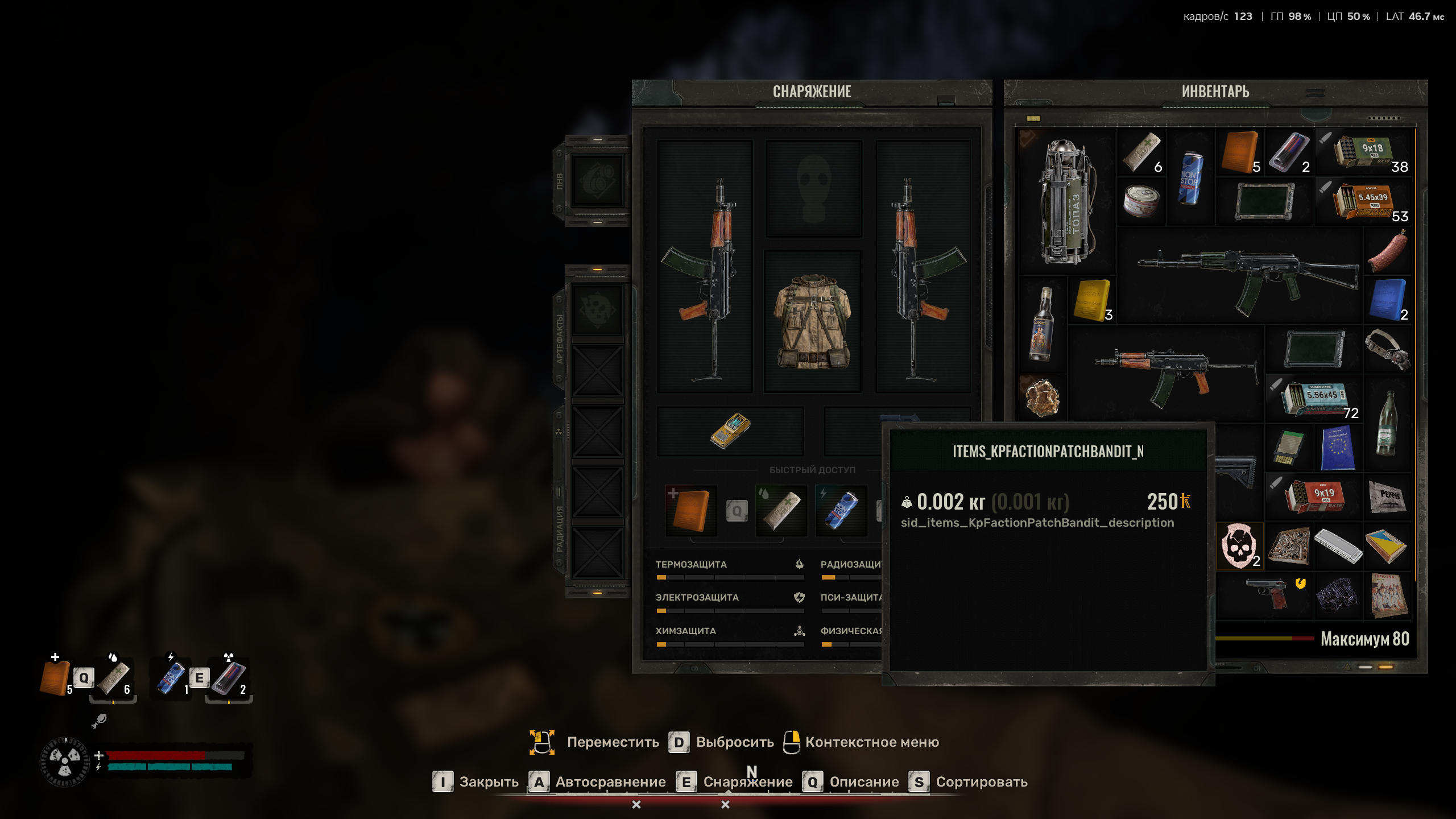Select the bandage quick access slot
The width and height of the screenshot is (1456, 819).
tap(781, 510)
